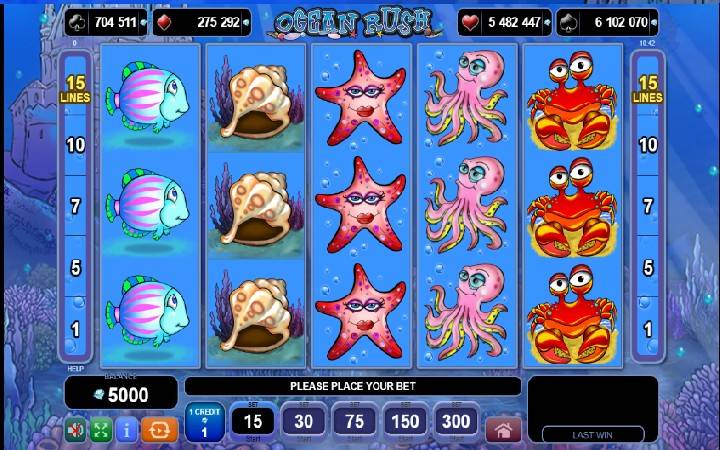Image resolution: width=720 pixels, height=450 pixels.
Task: Place a bet of 15
Action: [253, 423]
